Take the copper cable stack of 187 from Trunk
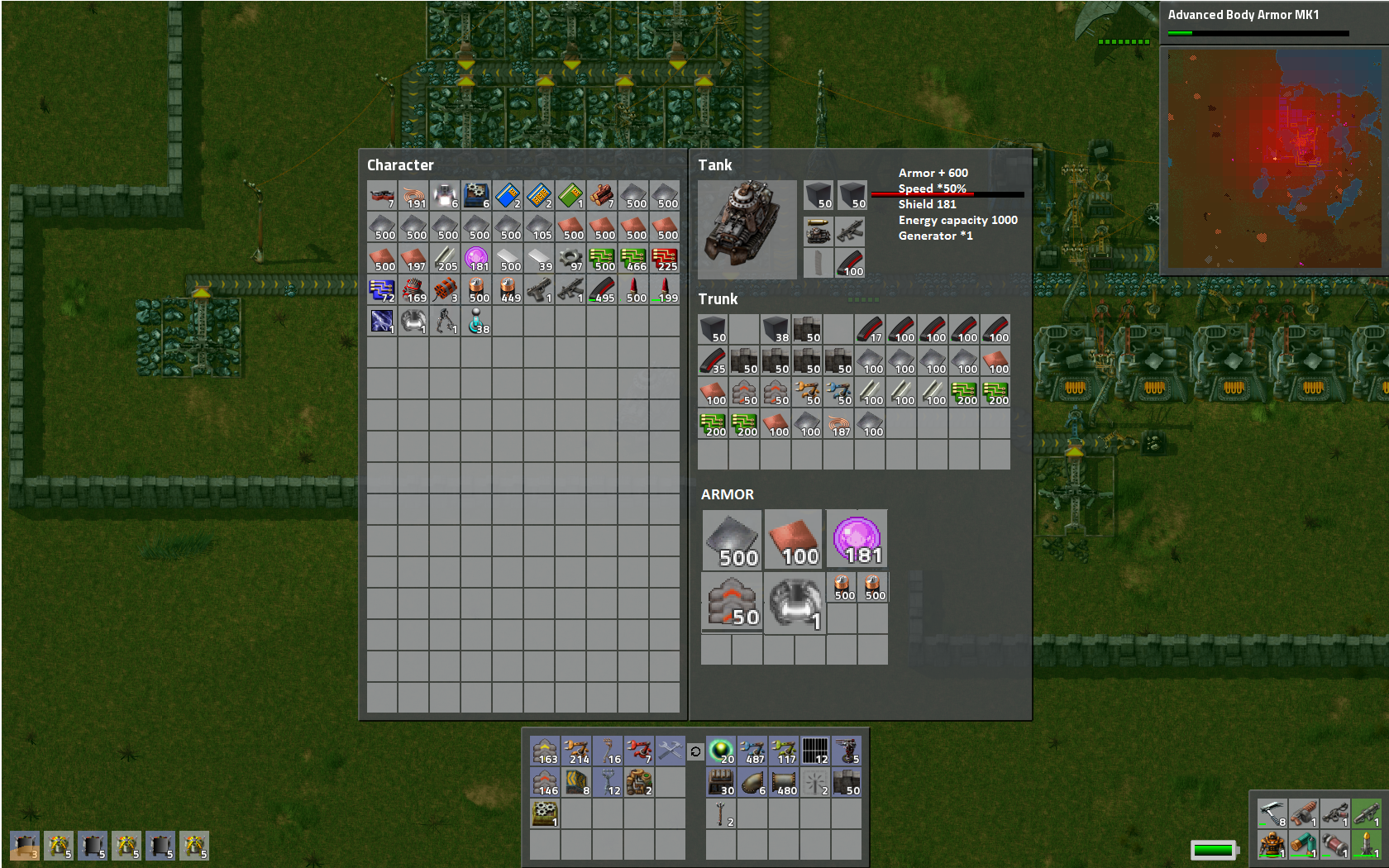 (x=839, y=425)
